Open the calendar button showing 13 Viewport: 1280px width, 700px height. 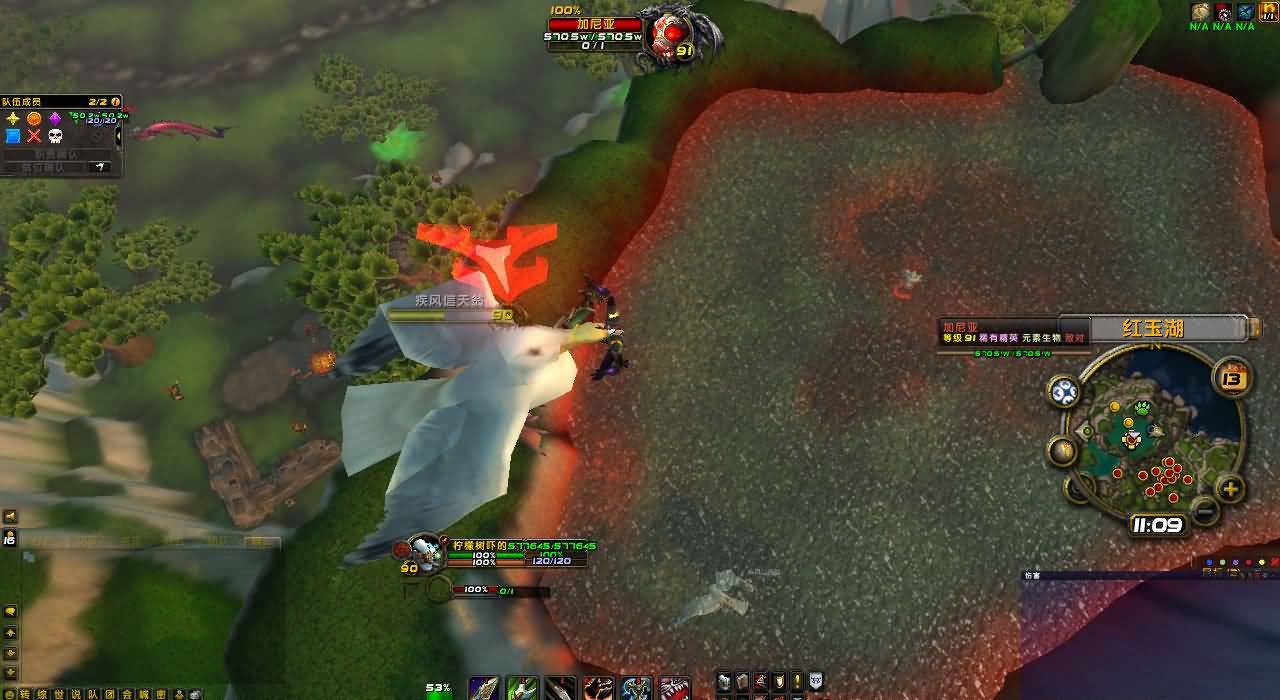(1232, 378)
